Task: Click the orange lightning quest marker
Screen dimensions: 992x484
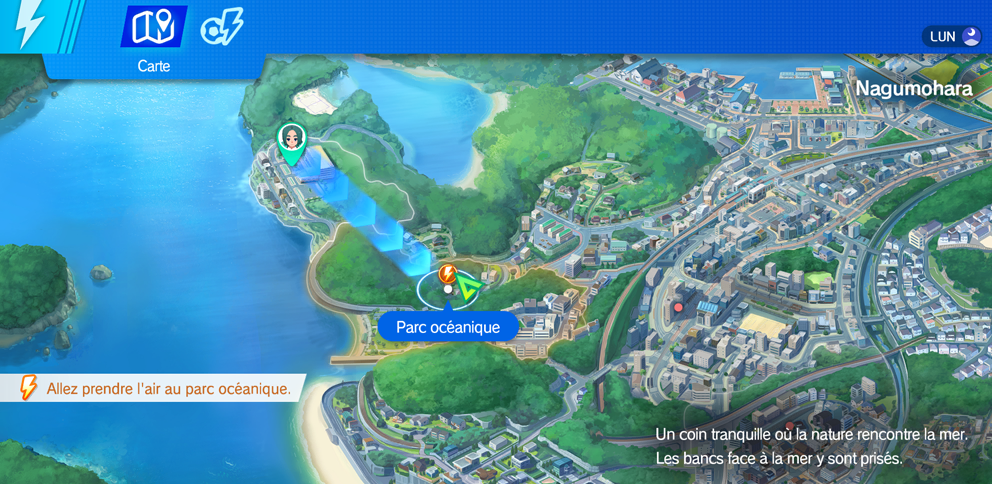Action: (448, 273)
